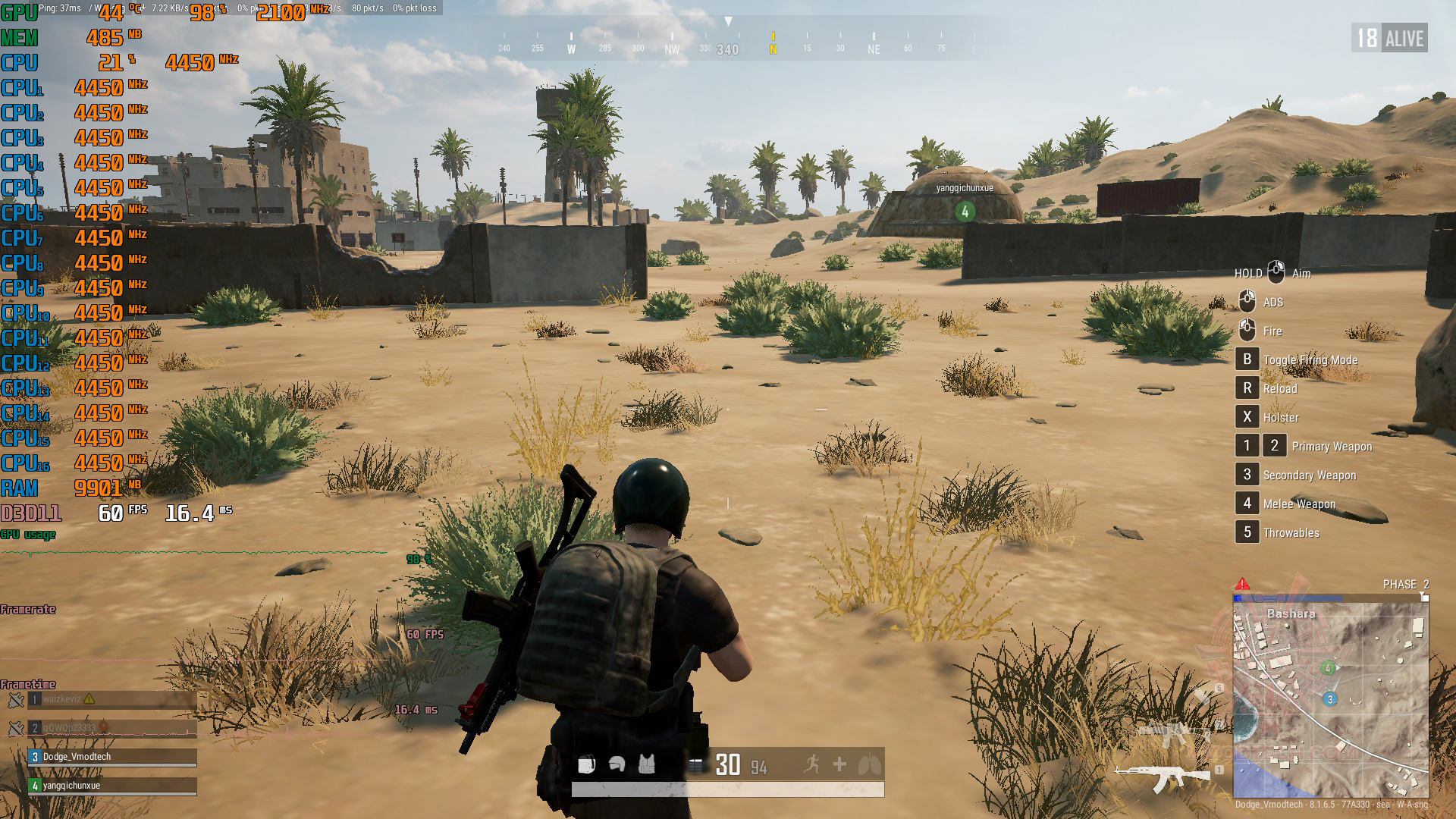Select the backpack equipment icon

point(586,764)
